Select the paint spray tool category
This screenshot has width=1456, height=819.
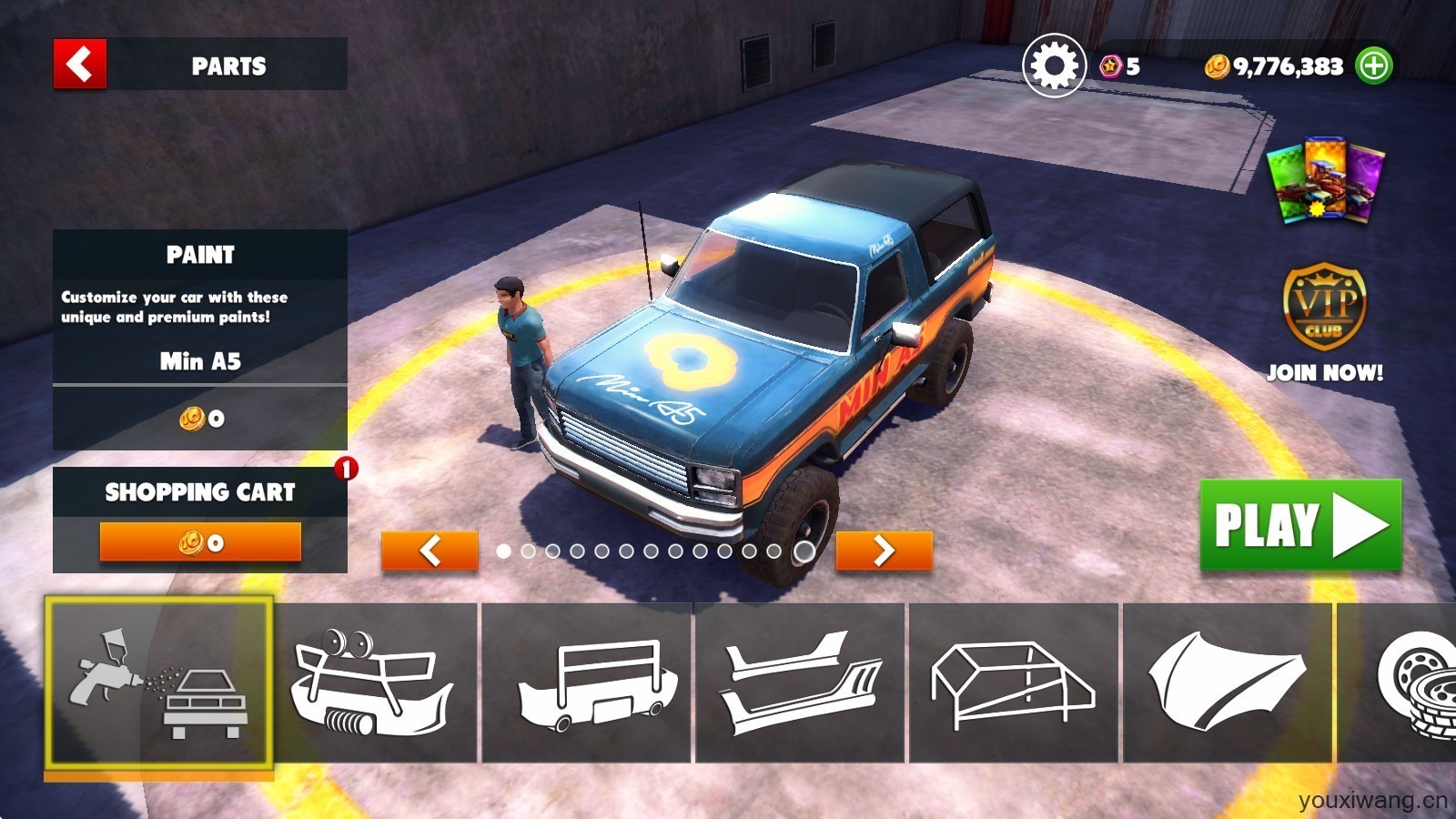pos(164,687)
